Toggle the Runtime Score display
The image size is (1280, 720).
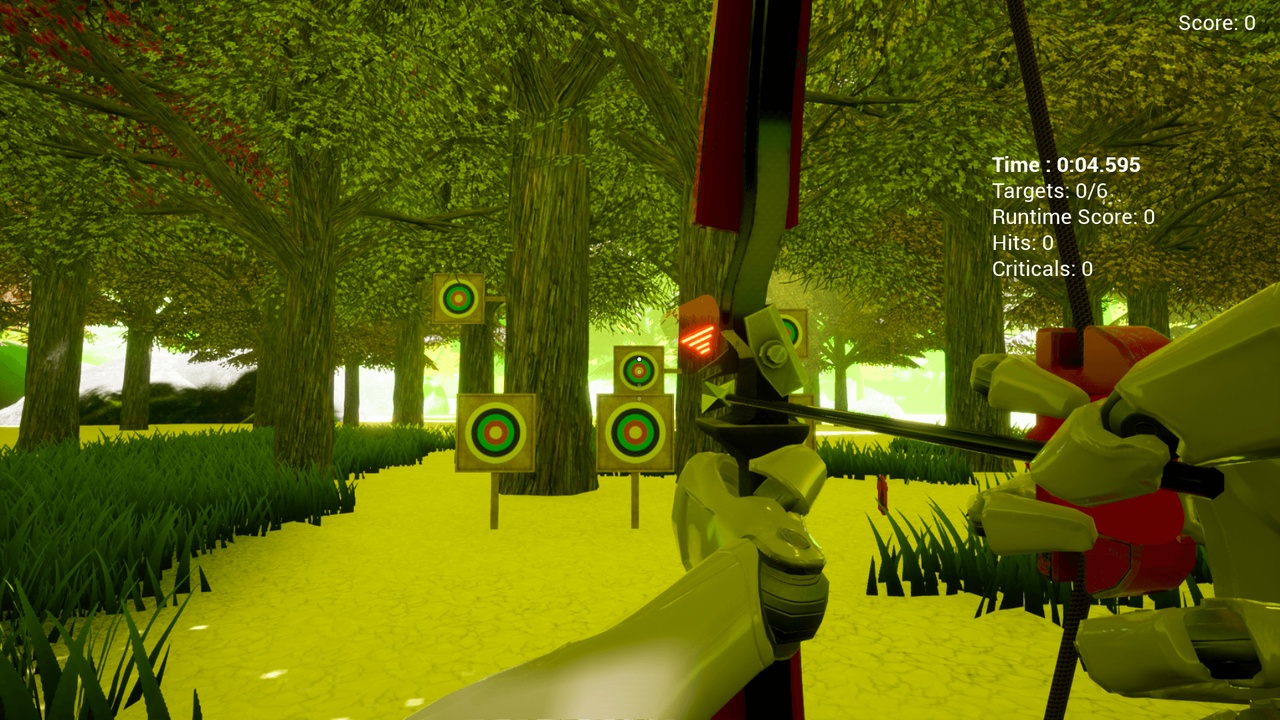tap(1071, 216)
